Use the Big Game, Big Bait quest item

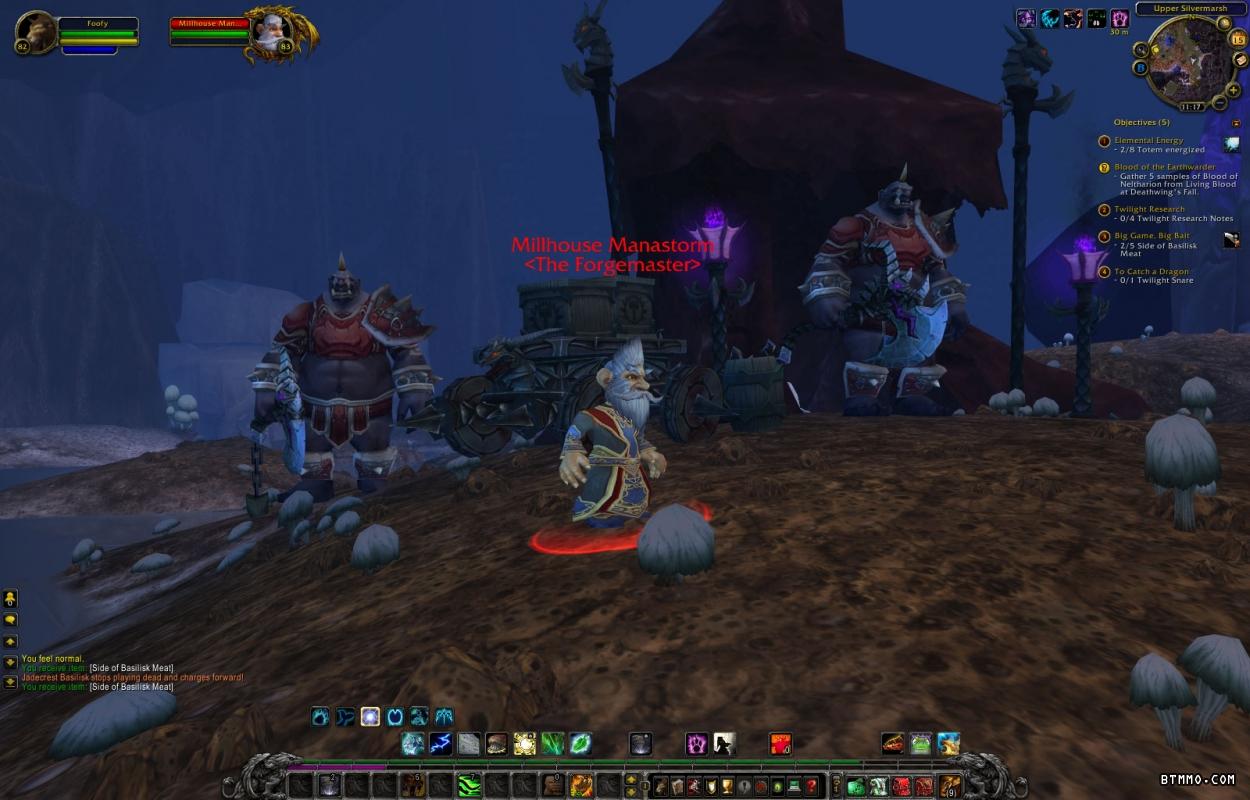point(1231,240)
